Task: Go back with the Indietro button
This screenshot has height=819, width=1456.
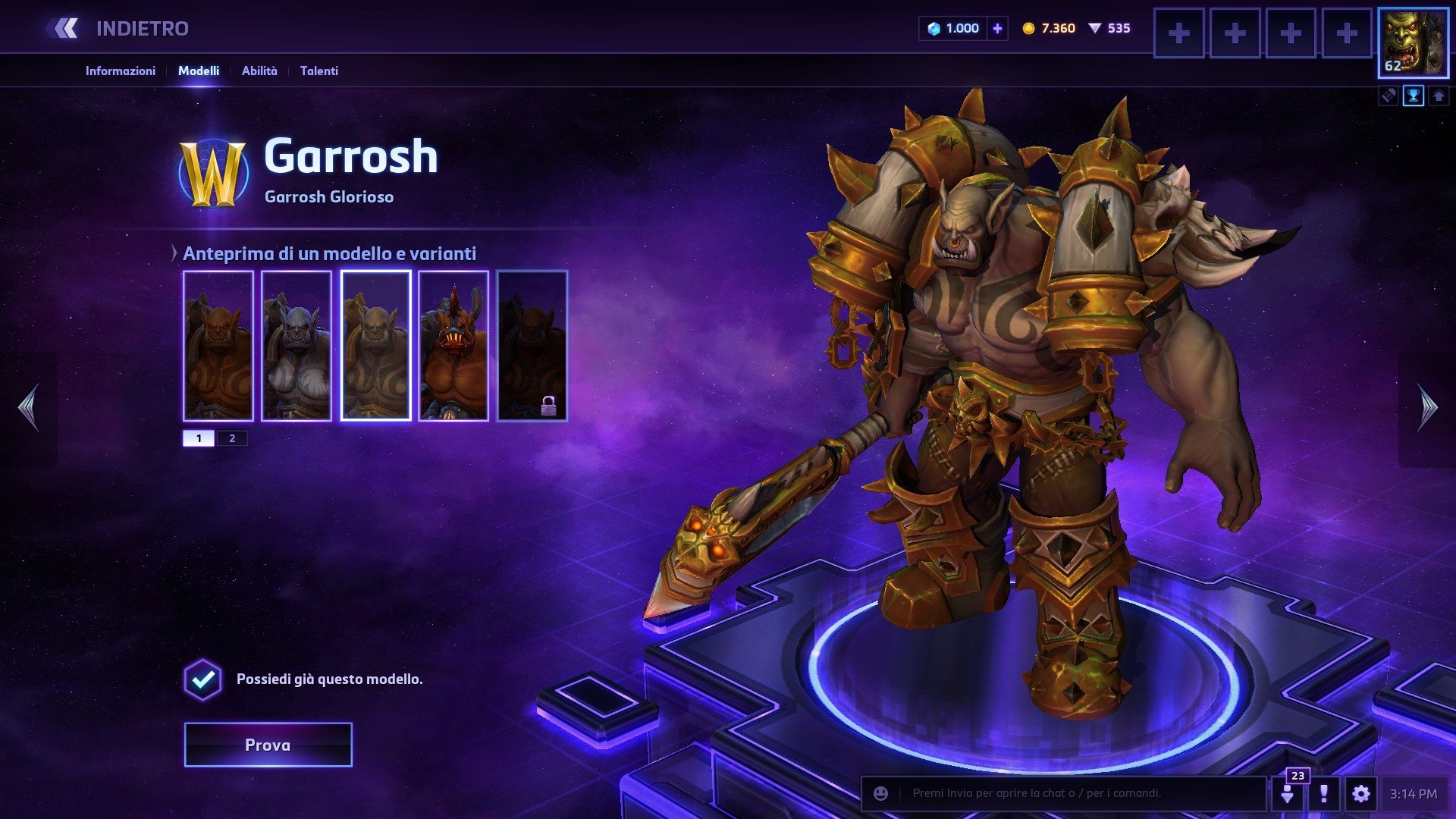Action: (x=121, y=29)
